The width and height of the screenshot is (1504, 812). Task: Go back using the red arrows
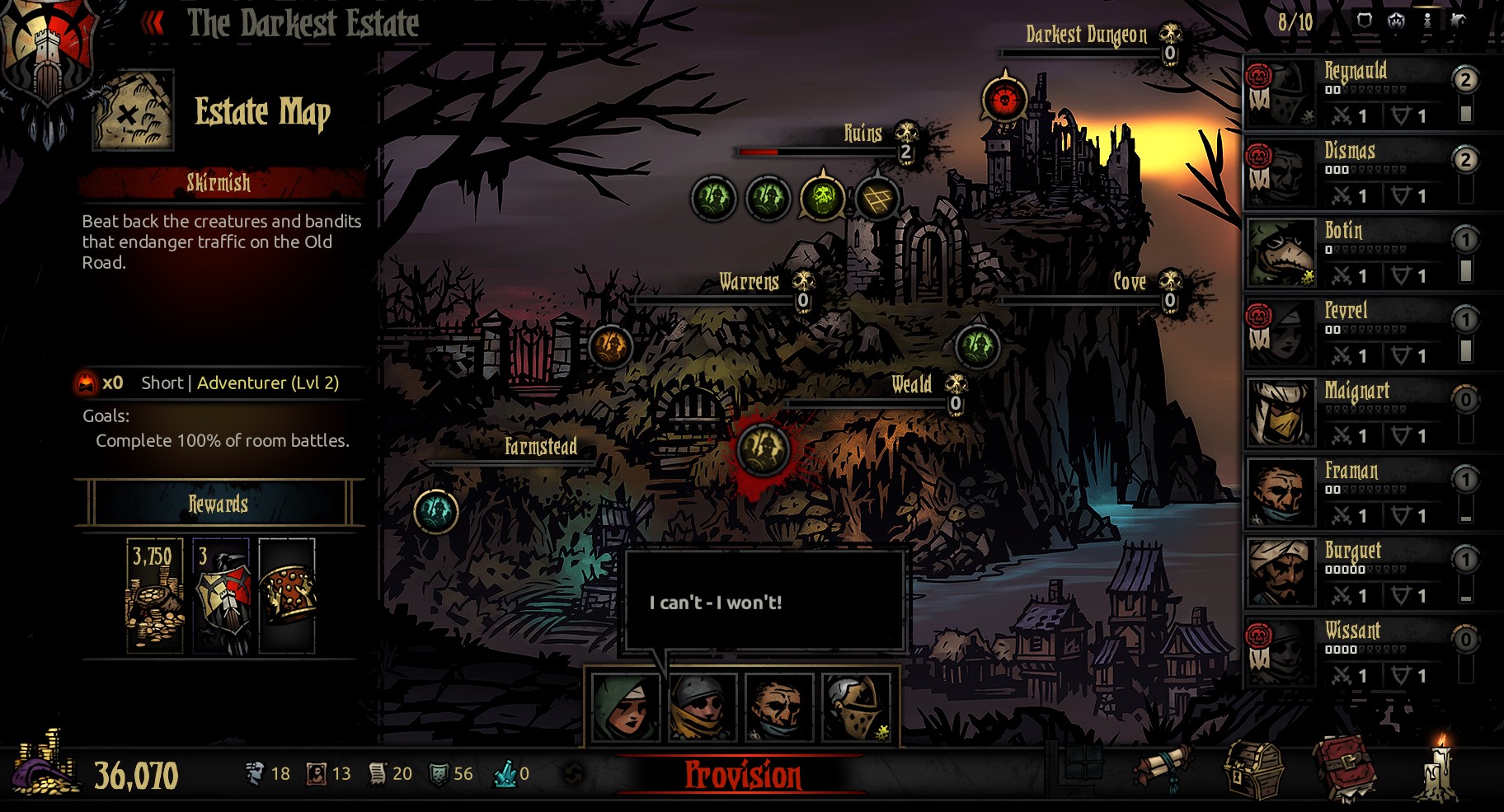pos(153,24)
